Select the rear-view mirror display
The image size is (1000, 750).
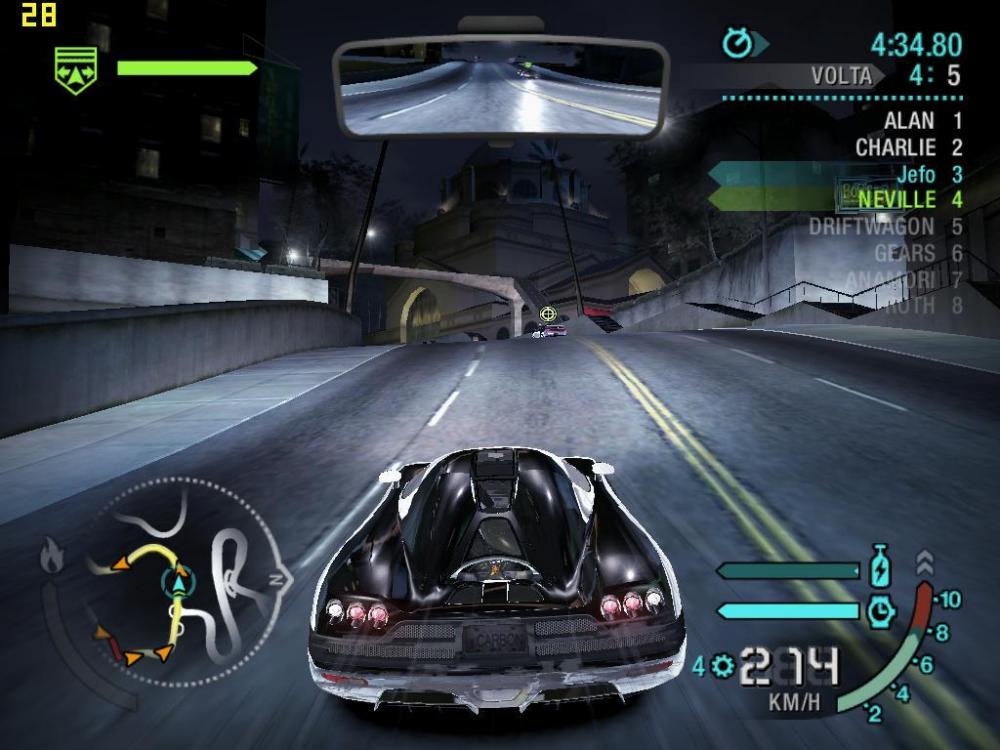tap(500, 87)
